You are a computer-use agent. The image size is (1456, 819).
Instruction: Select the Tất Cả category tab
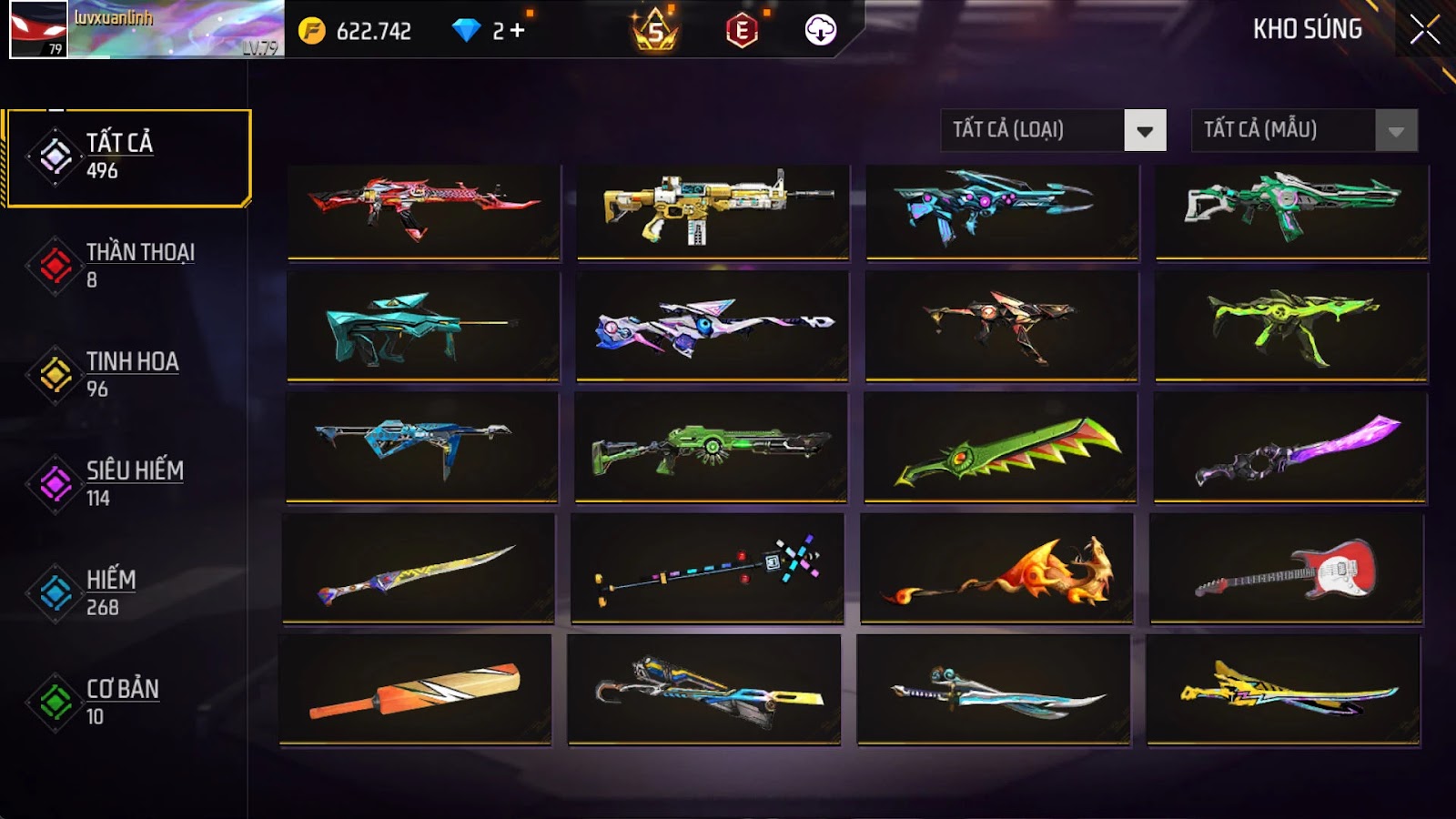(x=128, y=157)
